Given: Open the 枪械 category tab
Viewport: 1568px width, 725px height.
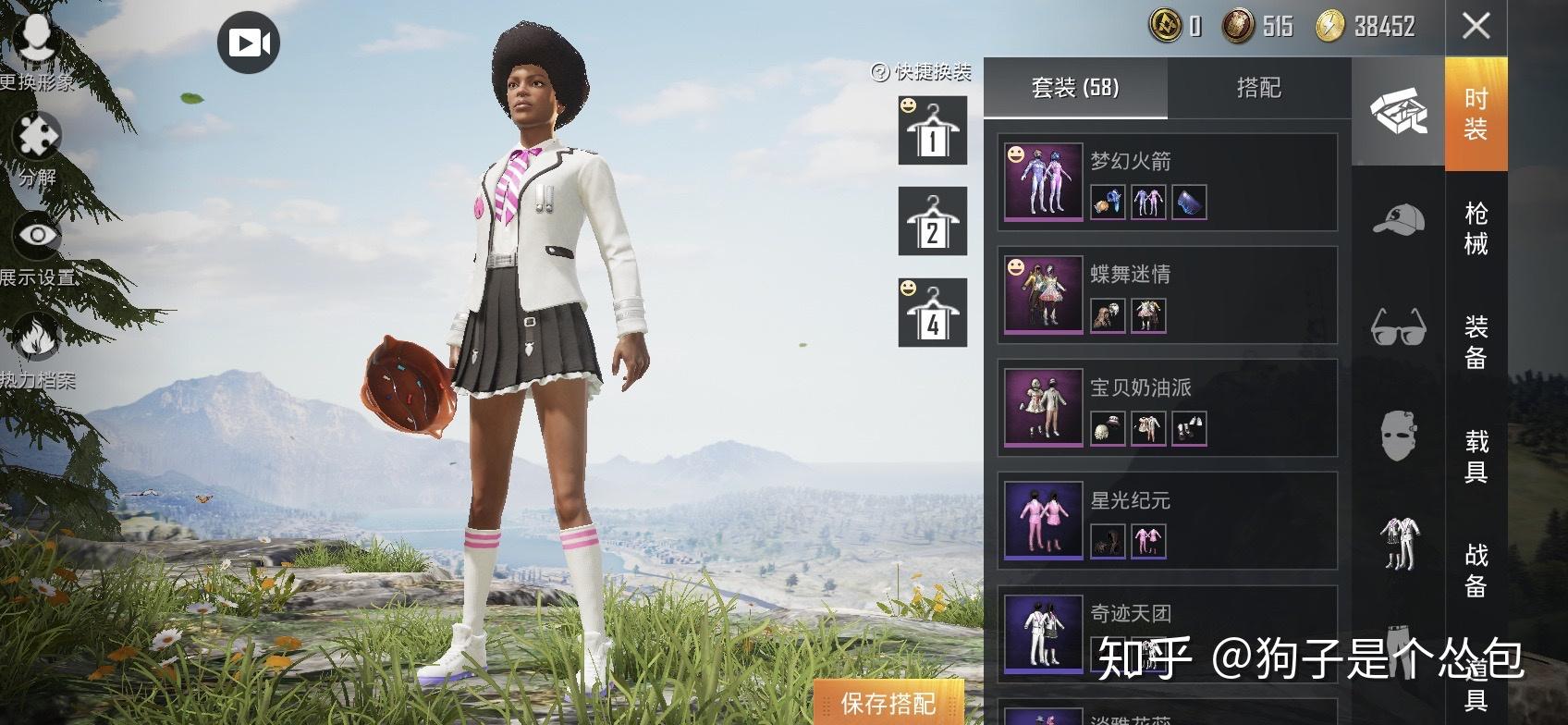Looking at the screenshot, I should tap(1476, 227).
